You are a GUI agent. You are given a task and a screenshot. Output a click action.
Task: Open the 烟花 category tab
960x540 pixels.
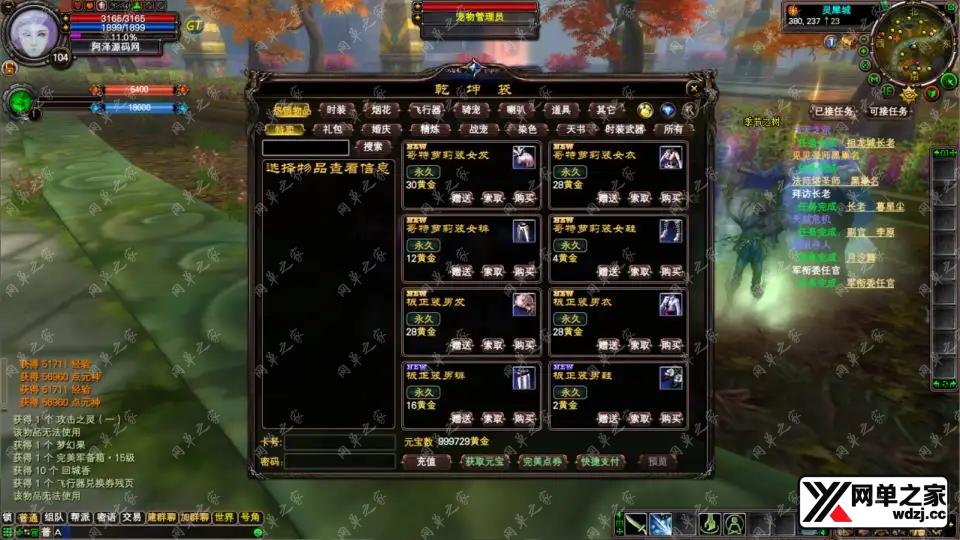(380, 110)
